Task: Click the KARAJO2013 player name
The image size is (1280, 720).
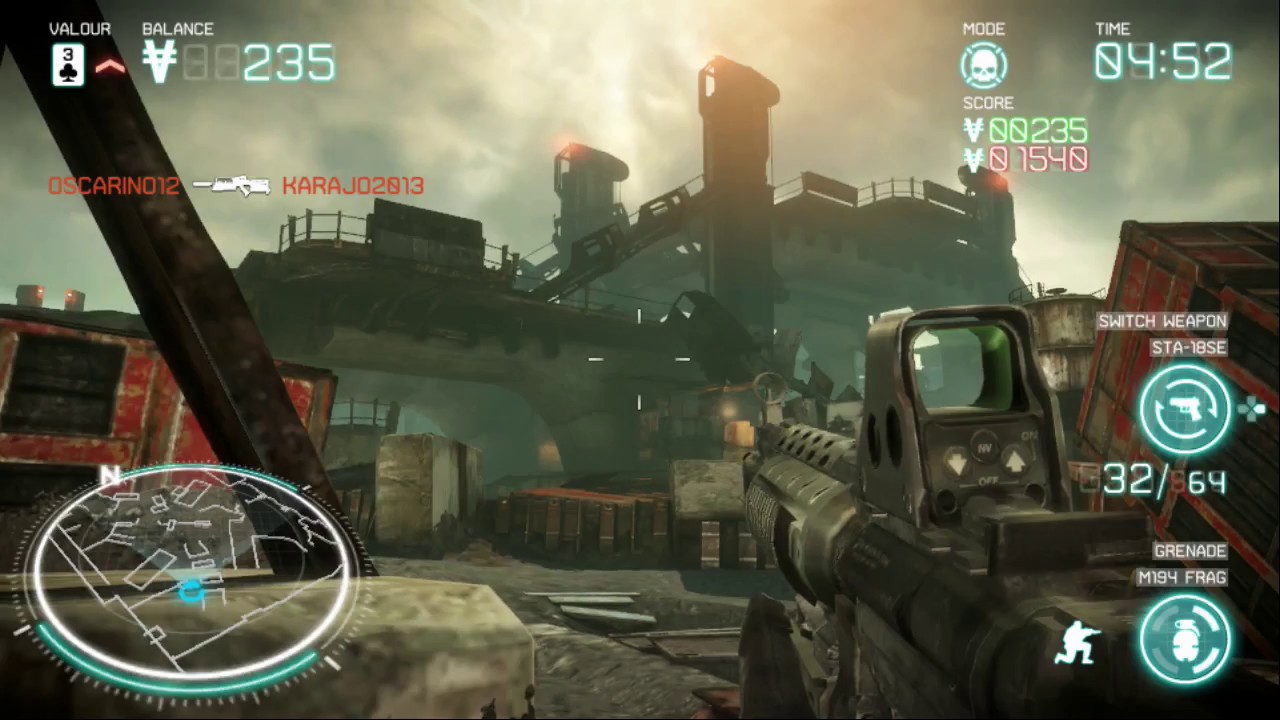Action: point(352,186)
